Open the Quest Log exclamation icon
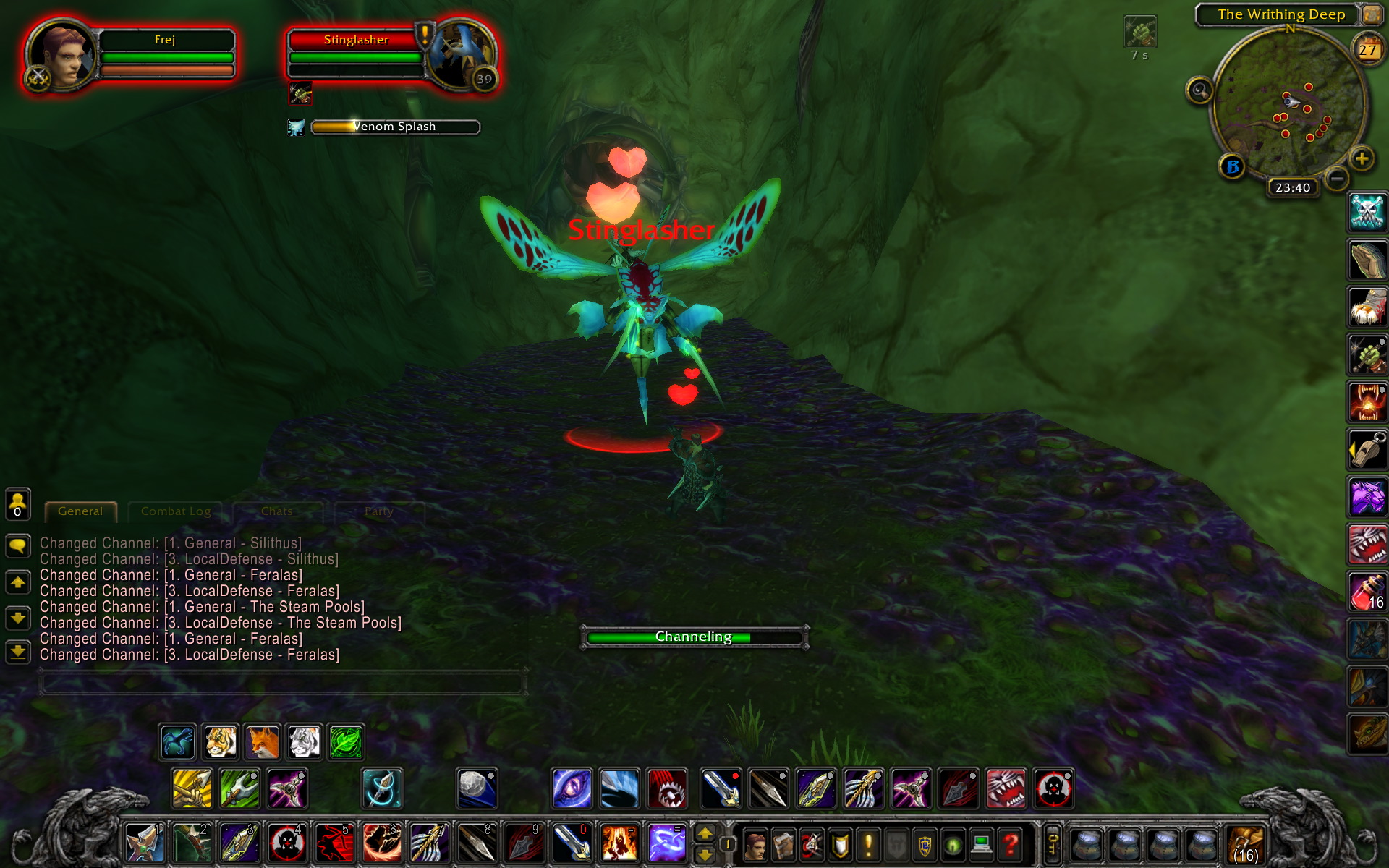This screenshot has height=868, width=1389. pos(868,844)
